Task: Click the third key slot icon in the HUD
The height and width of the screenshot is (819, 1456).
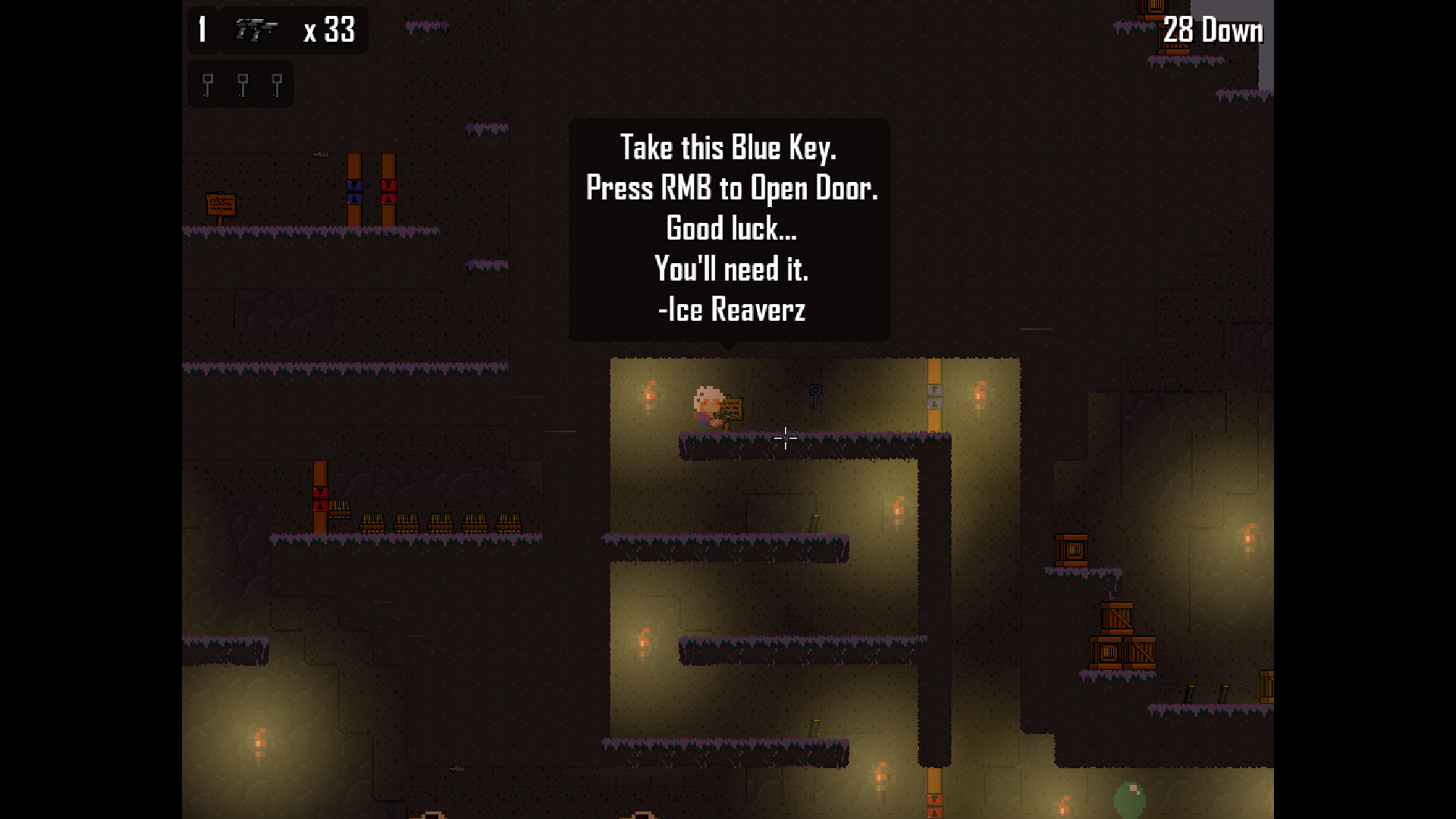Action: click(x=277, y=83)
